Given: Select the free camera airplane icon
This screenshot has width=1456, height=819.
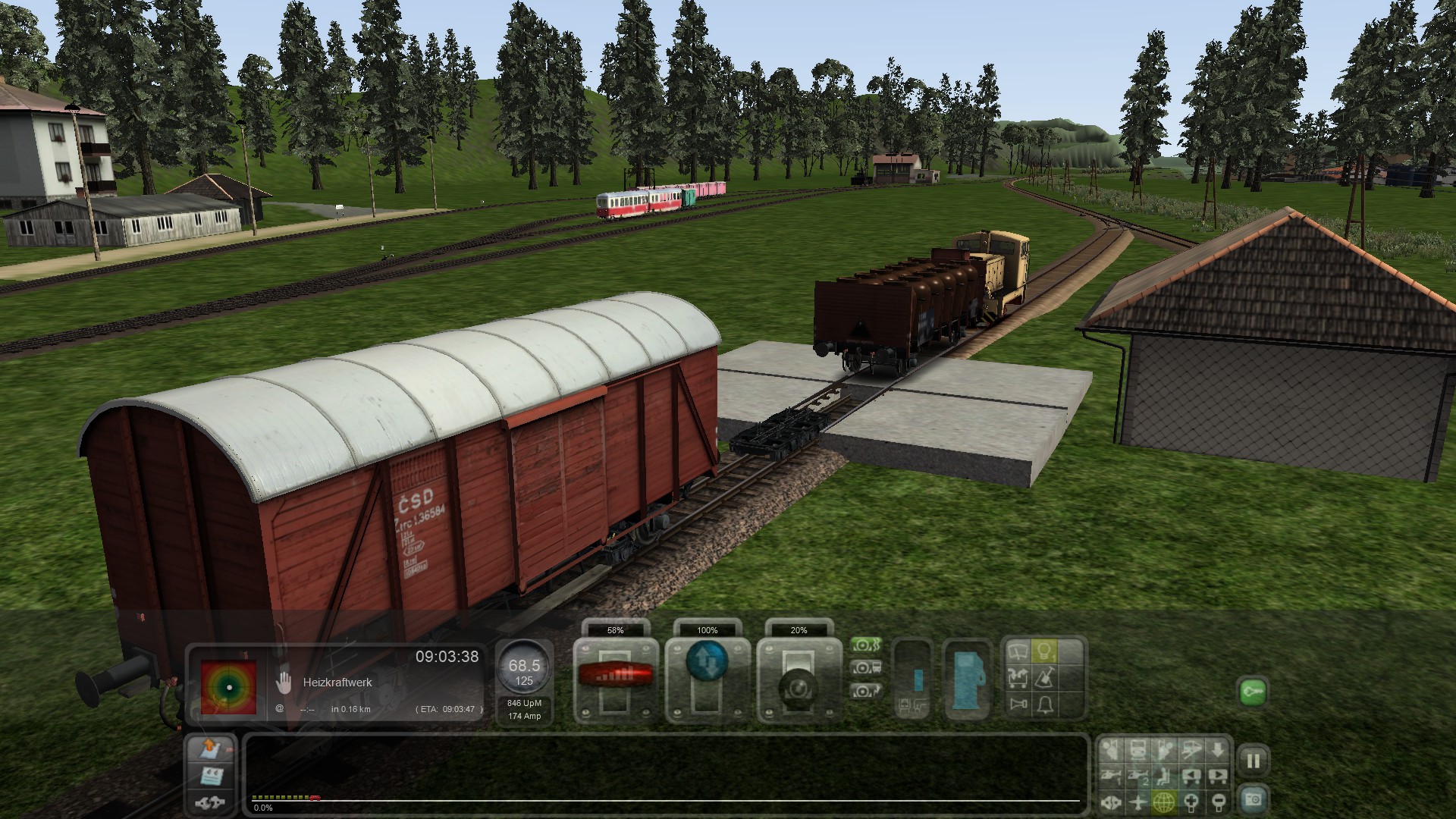Looking at the screenshot, I should [1138, 801].
